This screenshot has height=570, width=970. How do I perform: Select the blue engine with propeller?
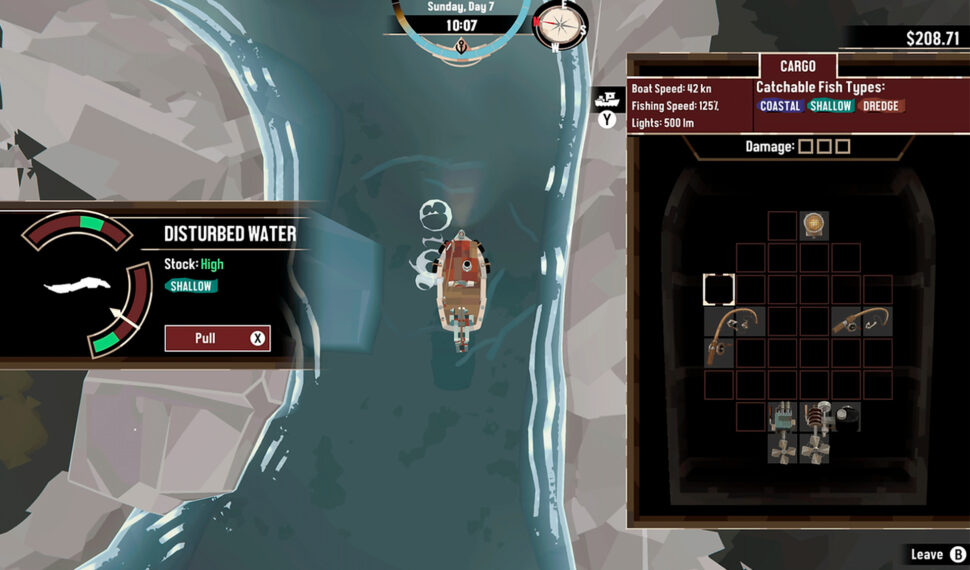point(782,430)
